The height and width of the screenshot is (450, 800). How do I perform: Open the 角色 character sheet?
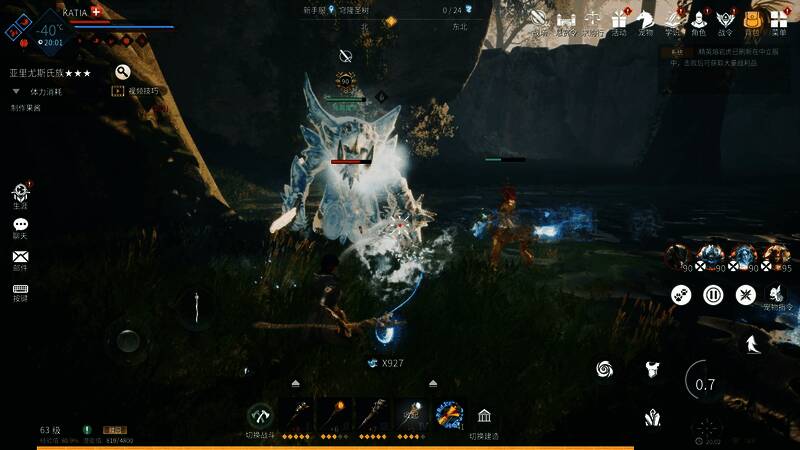[x=698, y=19]
